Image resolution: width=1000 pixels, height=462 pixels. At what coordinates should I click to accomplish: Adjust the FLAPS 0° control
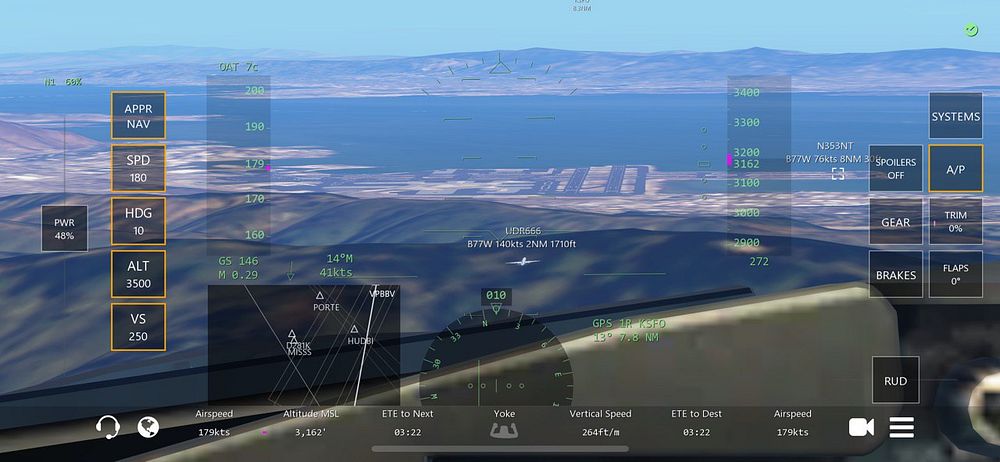[955, 274]
